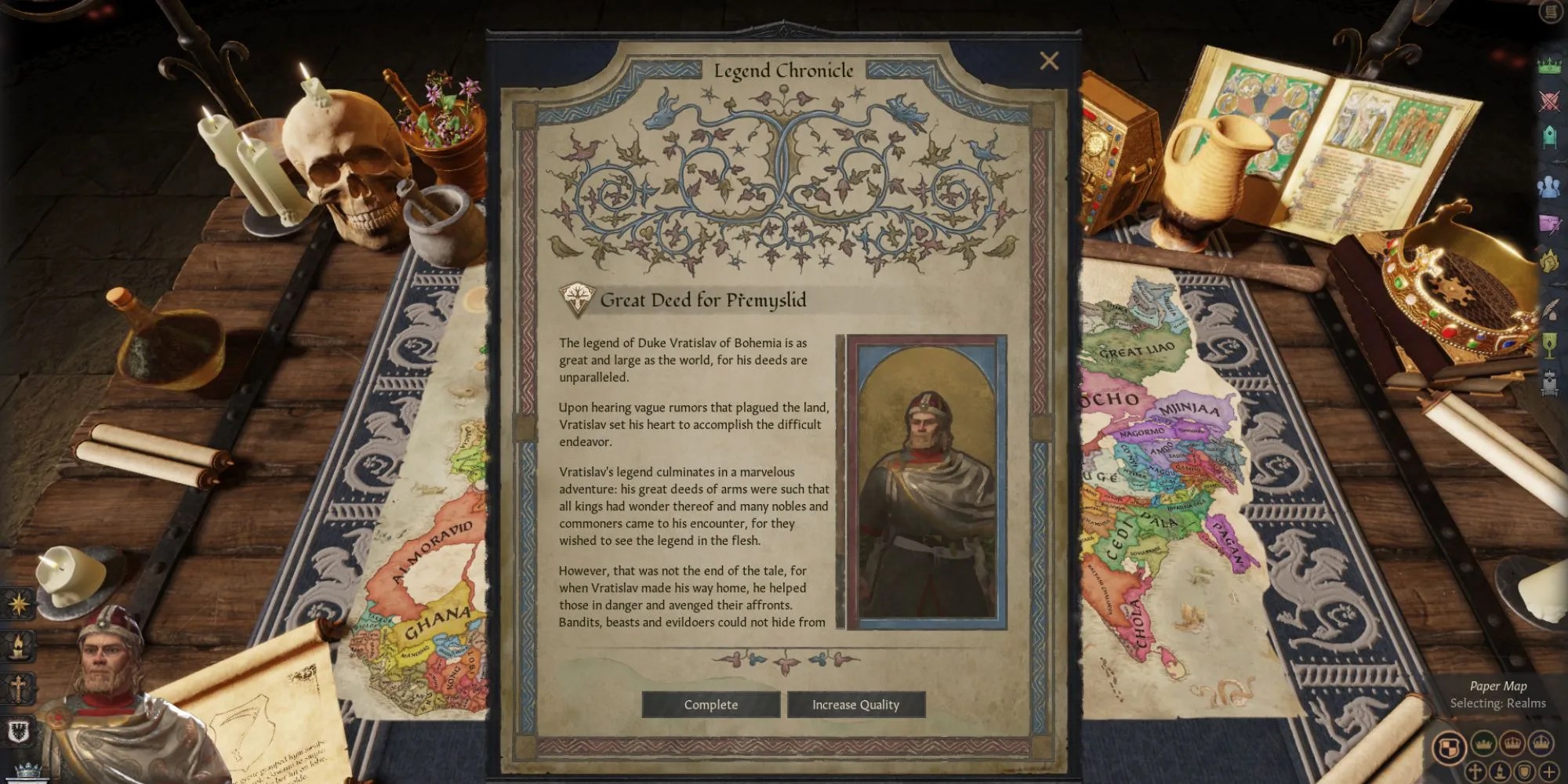Screen dimensions: 1568x784
Task: Open the player character portrait
Action: coord(110,666)
